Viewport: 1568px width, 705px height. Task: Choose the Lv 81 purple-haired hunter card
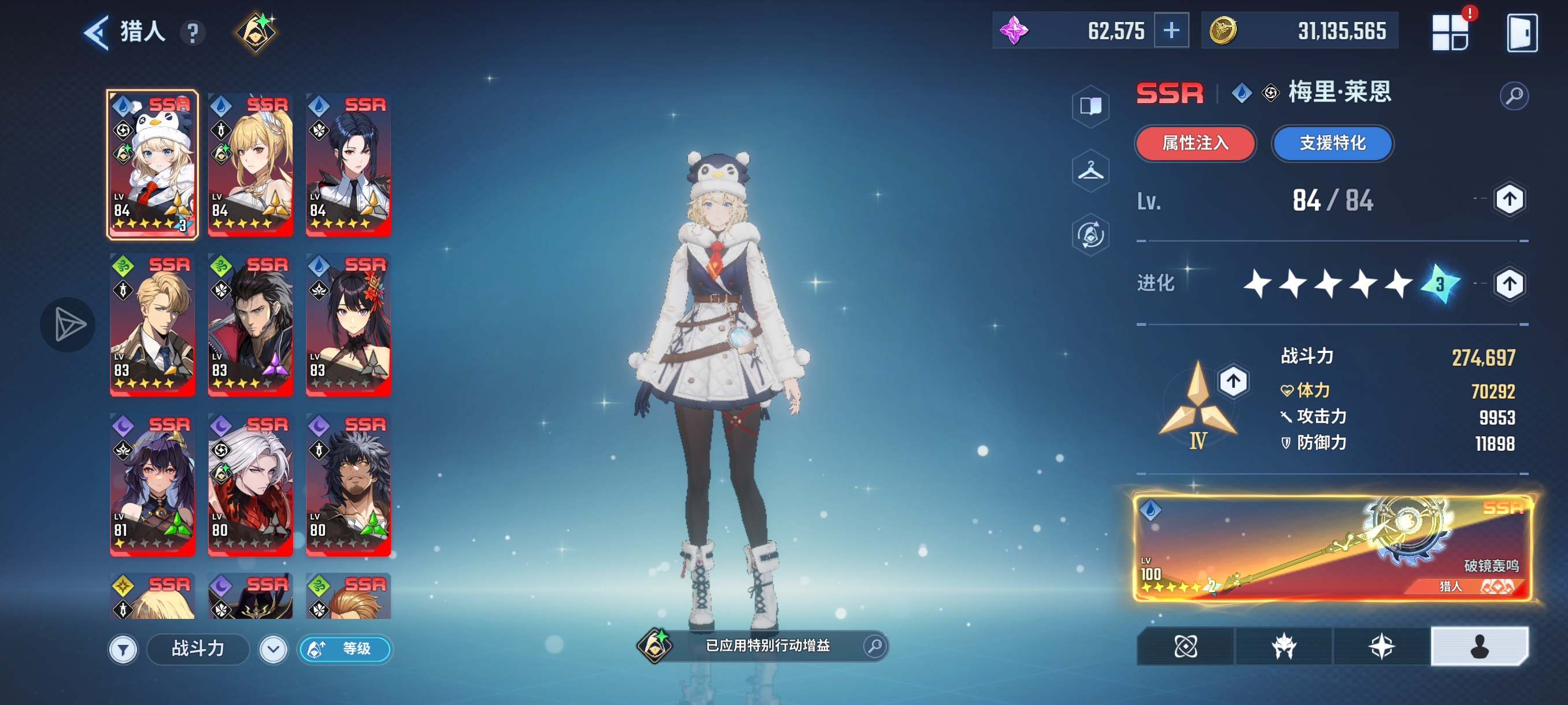153,484
